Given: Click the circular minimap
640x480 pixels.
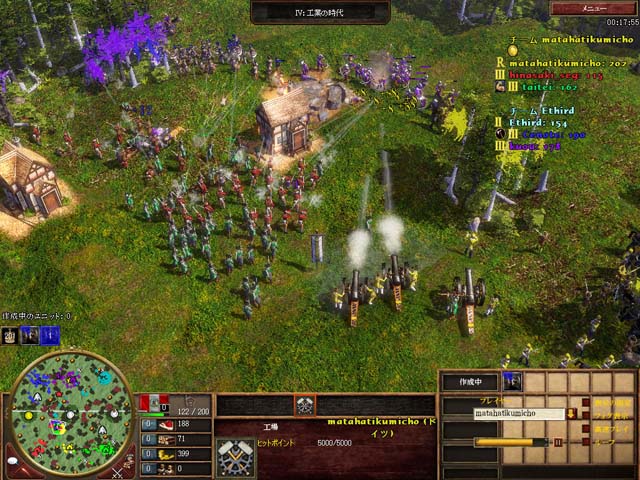Looking at the screenshot, I should click(68, 413).
